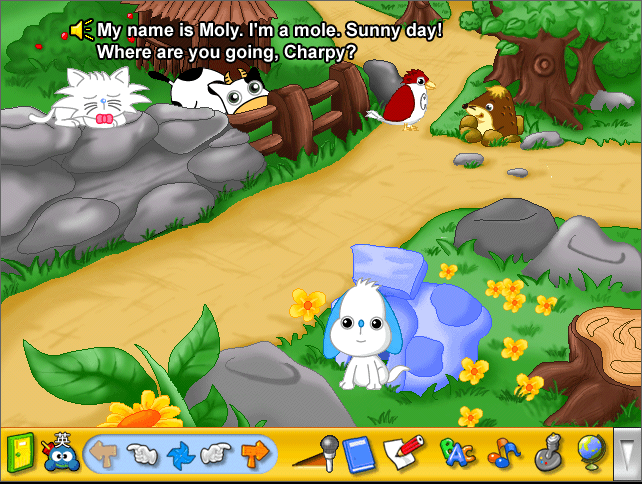Screen dimensions: 642x484
Task: Open the paper and pencil writing tool
Action: (403, 453)
